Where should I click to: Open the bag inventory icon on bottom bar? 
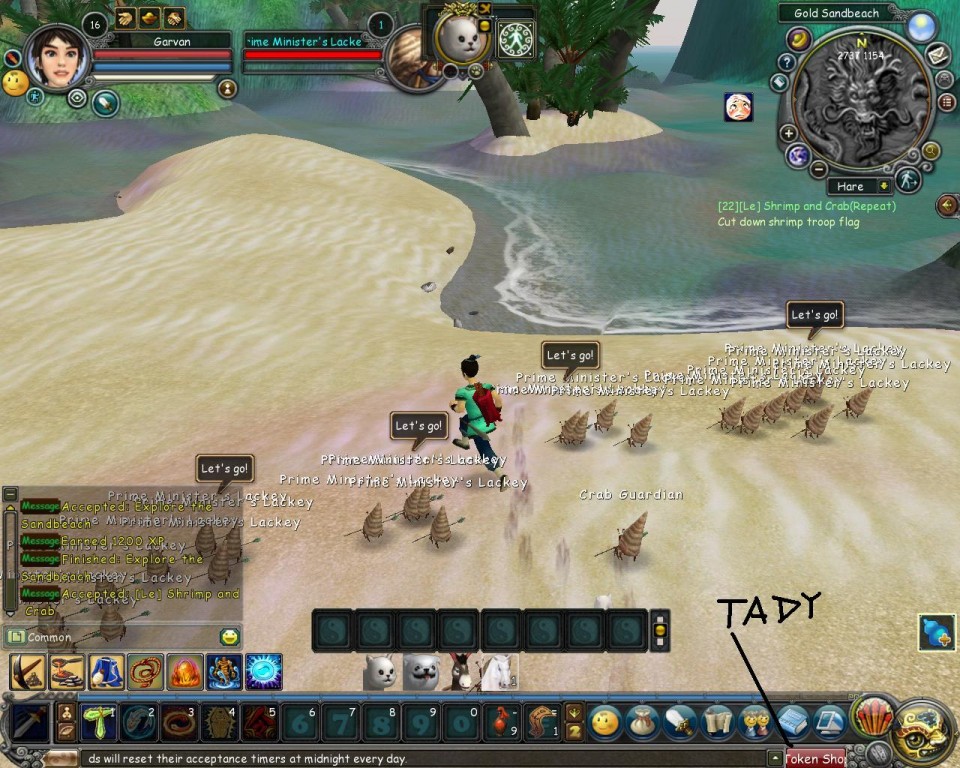(643, 721)
